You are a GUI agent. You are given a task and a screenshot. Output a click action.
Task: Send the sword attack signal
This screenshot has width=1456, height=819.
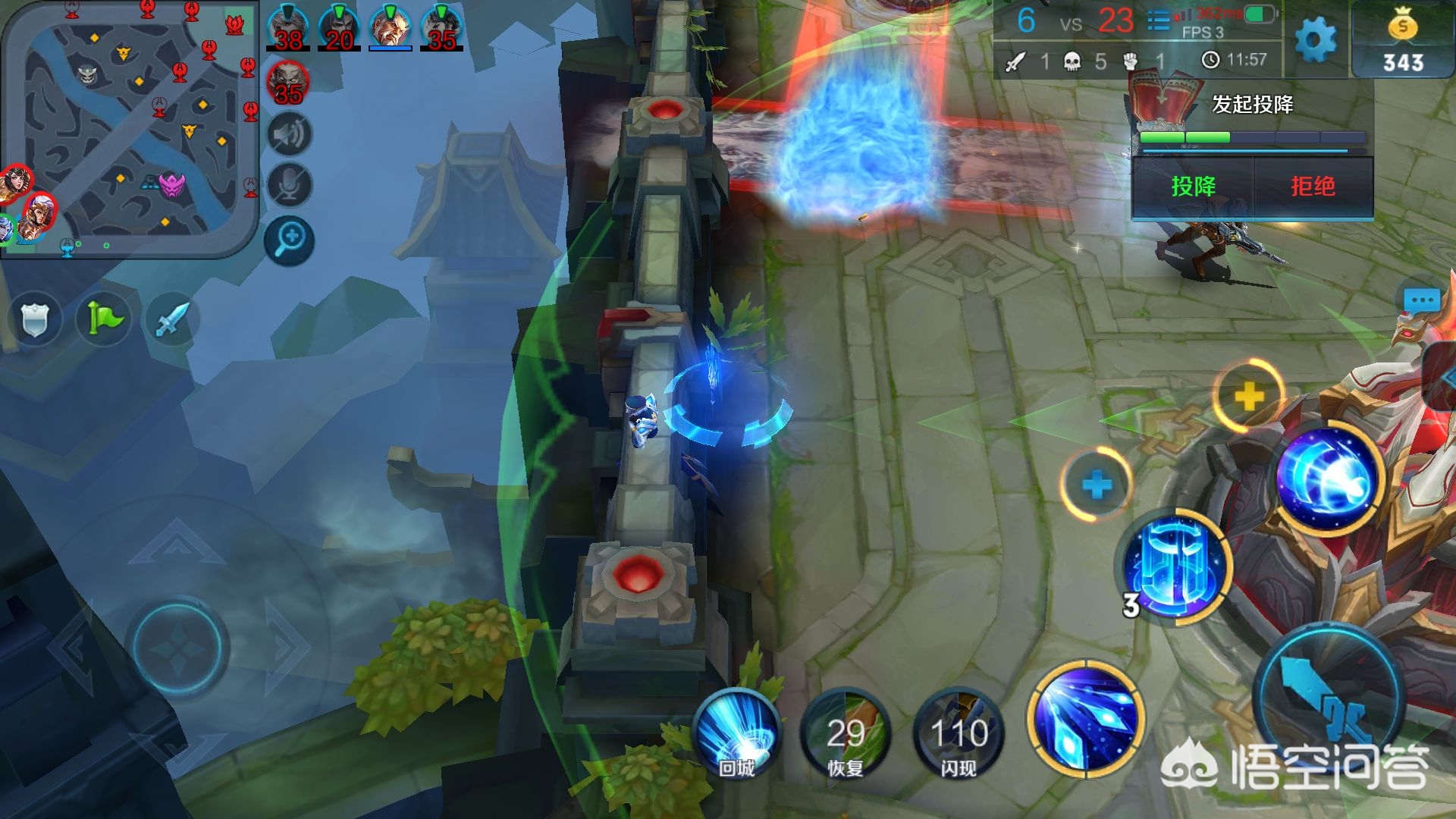(x=171, y=319)
